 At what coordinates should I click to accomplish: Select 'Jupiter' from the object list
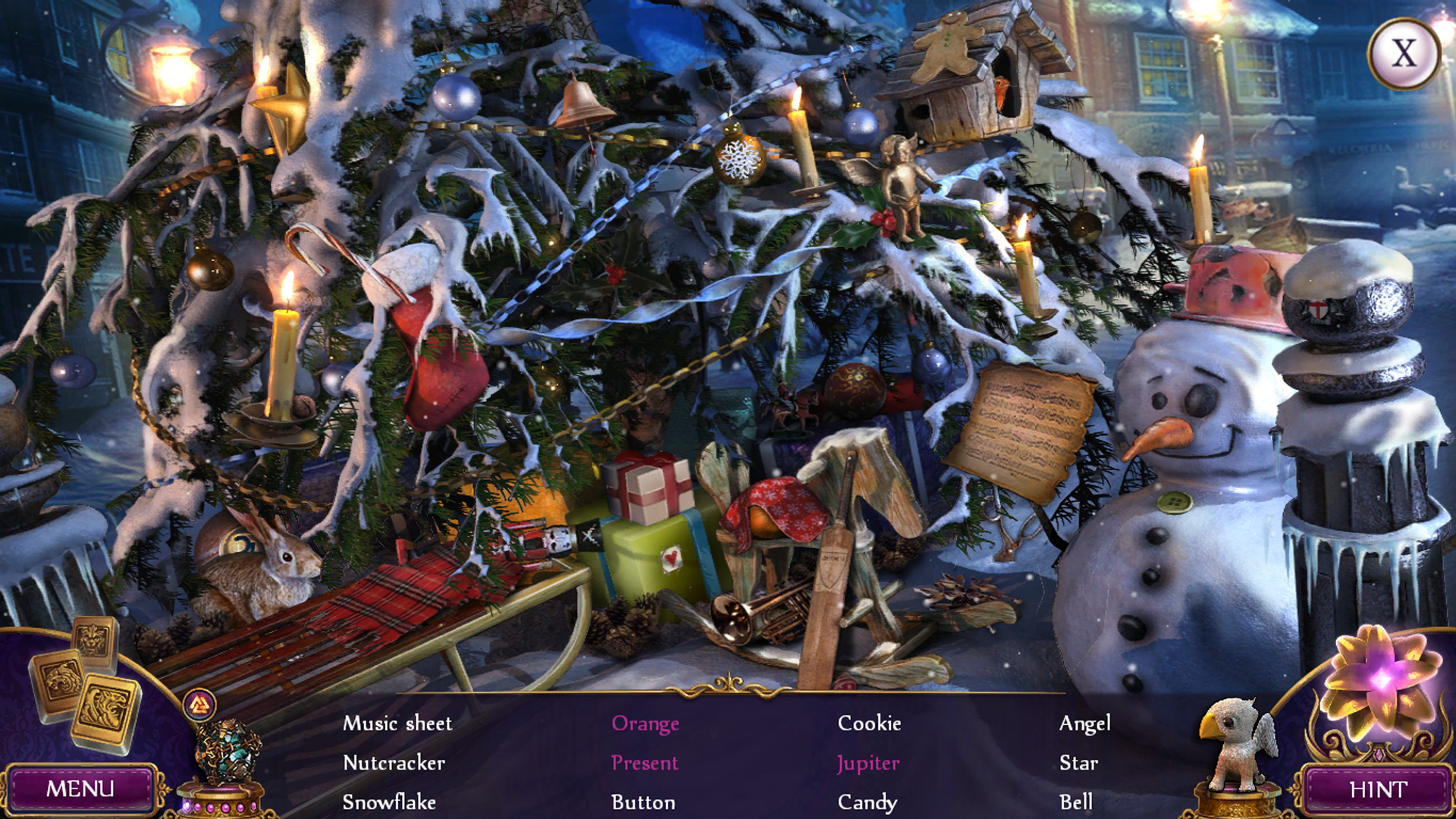(x=867, y=764)
